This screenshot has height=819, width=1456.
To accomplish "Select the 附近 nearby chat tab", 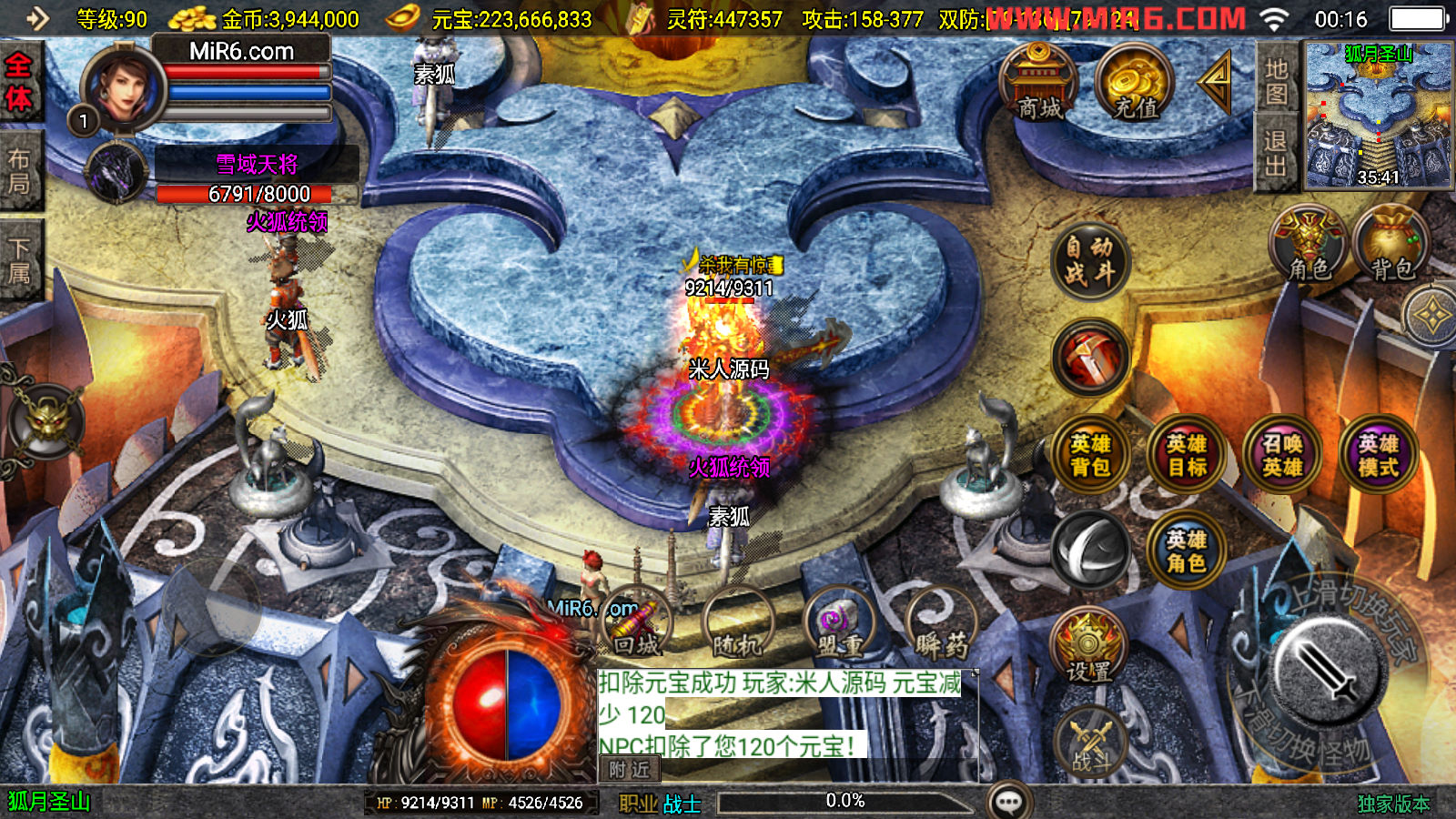I will click(x=630, y=770).
